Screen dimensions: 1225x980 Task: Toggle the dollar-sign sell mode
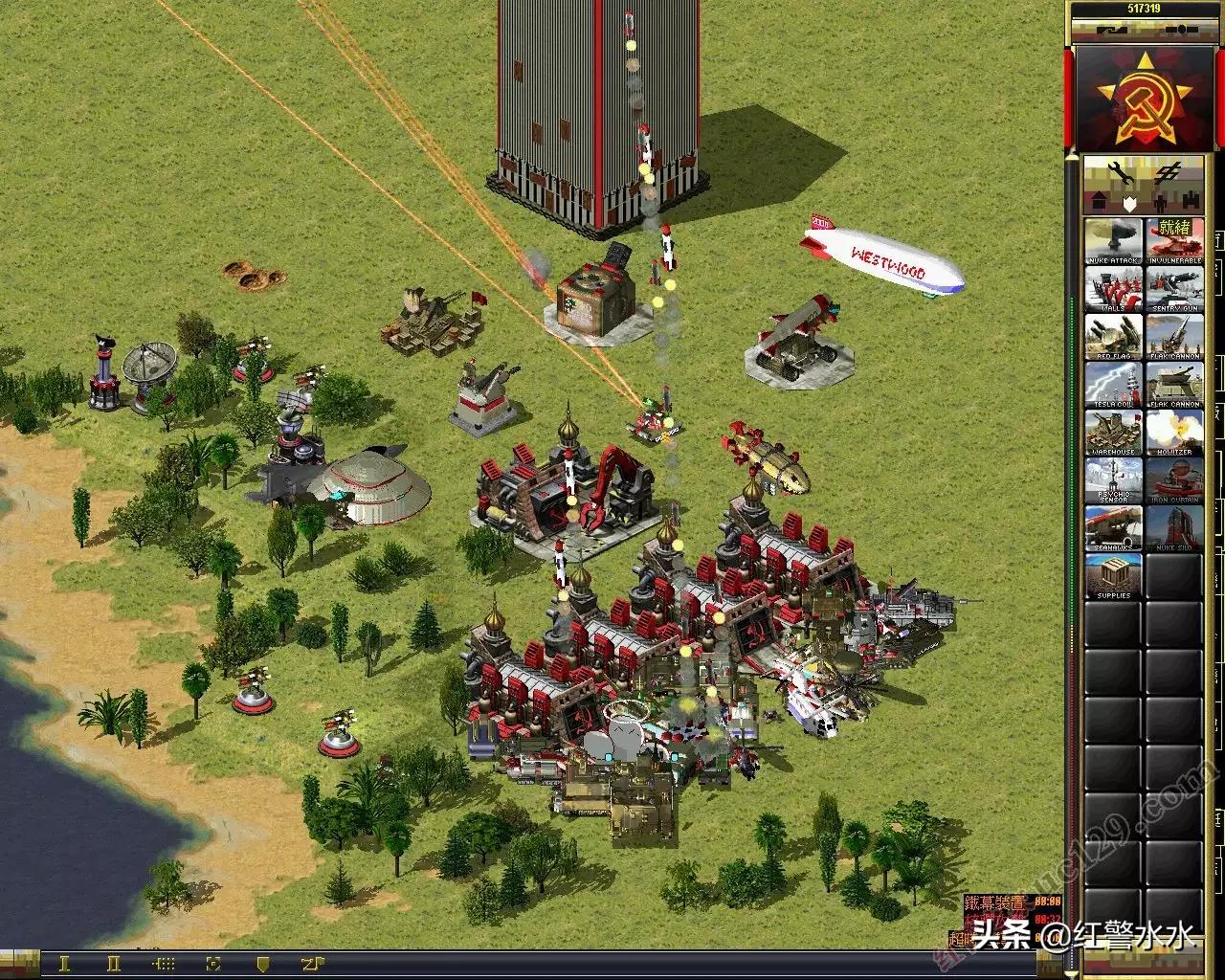(1167, 174)
